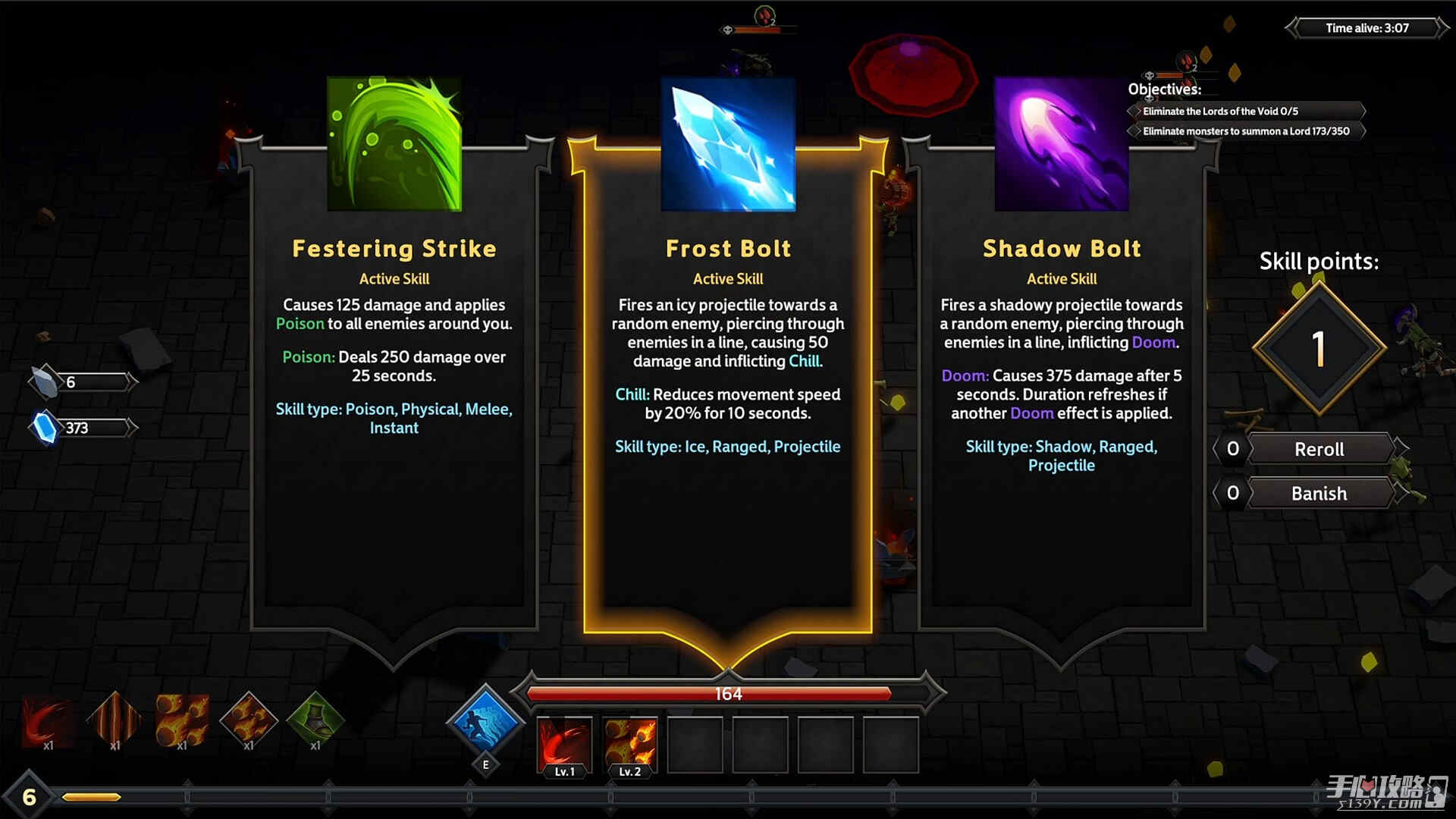Image resolution: width=1456 pixels, height=819 pixels.
Task: Click the x1 meteor diamond upgrade icon
Action: (249, 718)
